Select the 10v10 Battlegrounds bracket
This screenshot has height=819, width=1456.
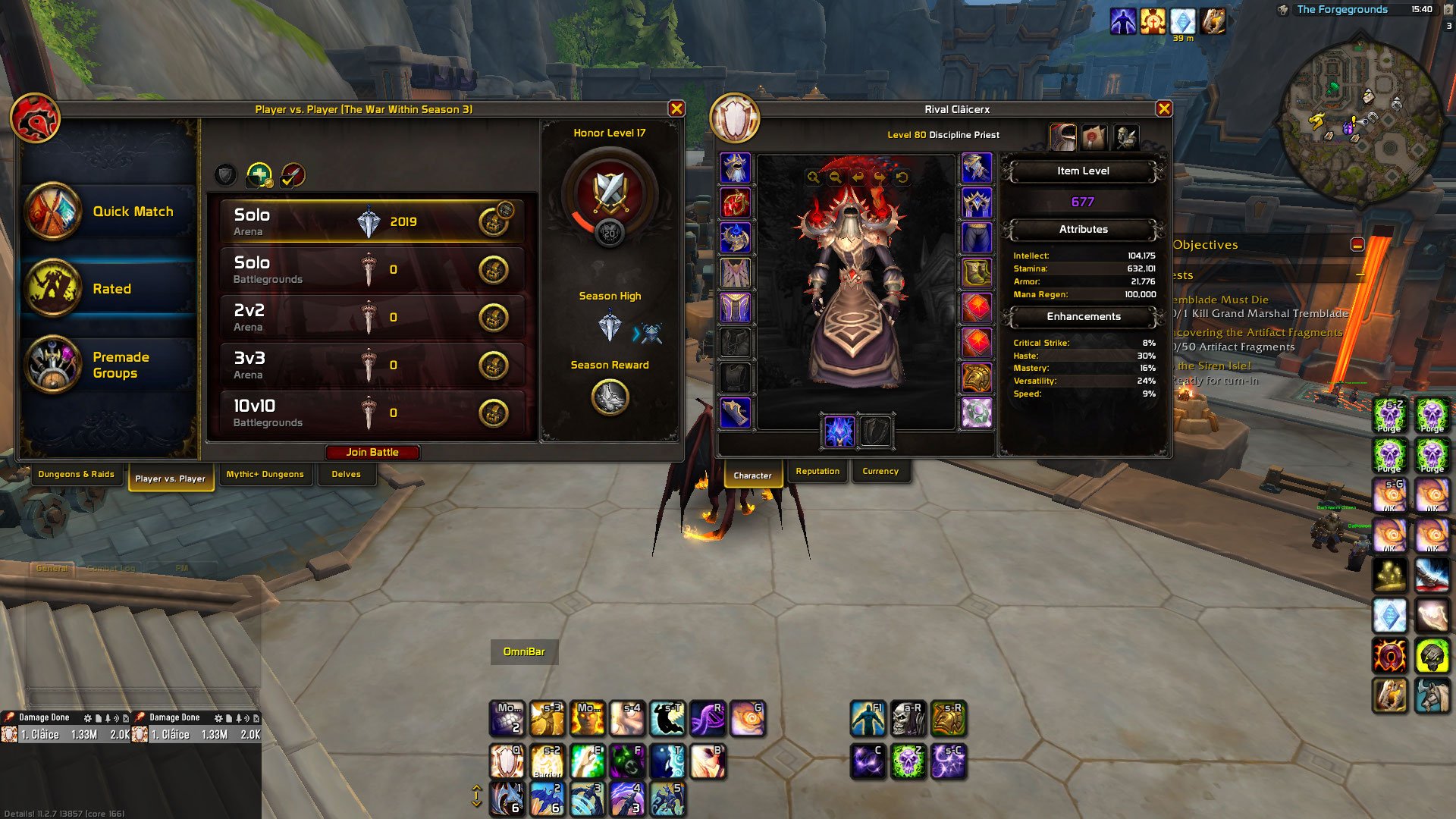[372, 413]
